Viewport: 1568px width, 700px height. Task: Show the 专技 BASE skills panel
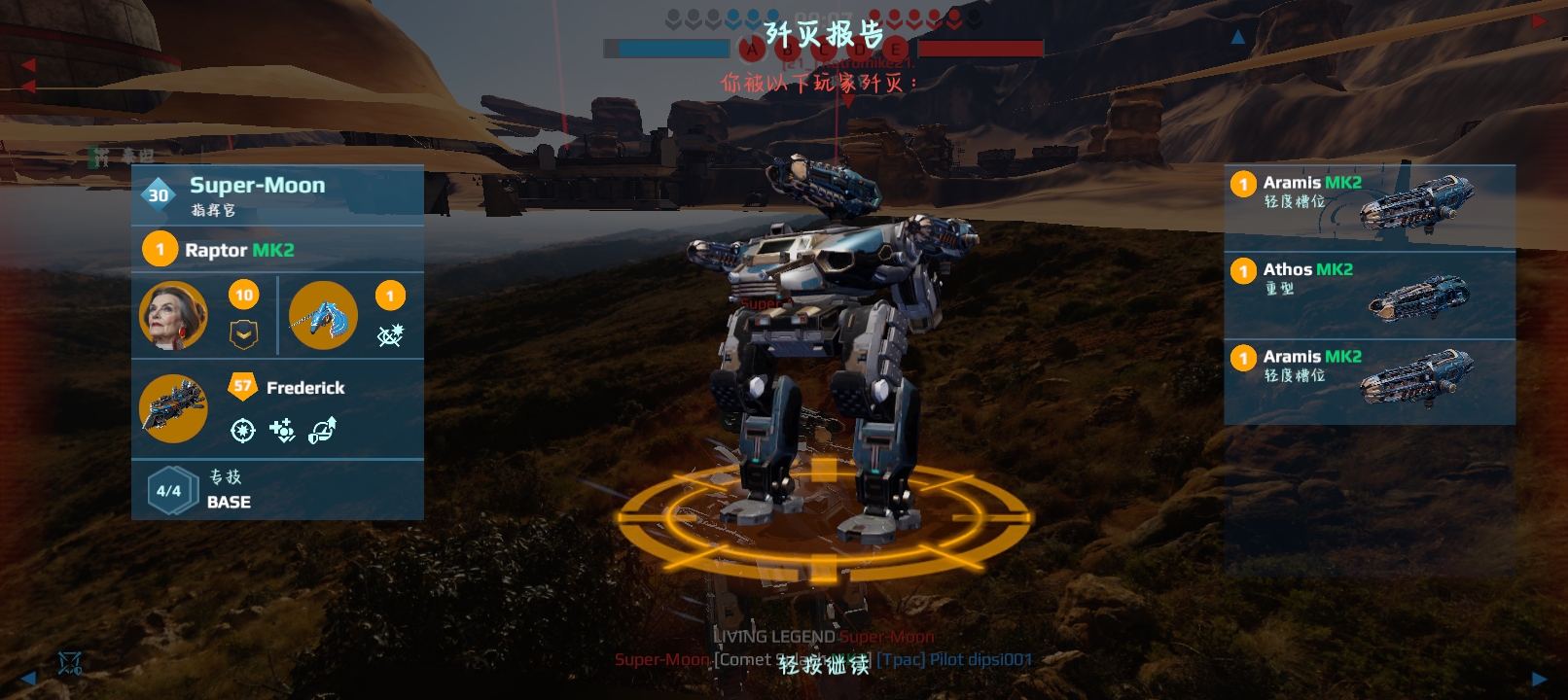pyautogui.click(x=277, y=490)
